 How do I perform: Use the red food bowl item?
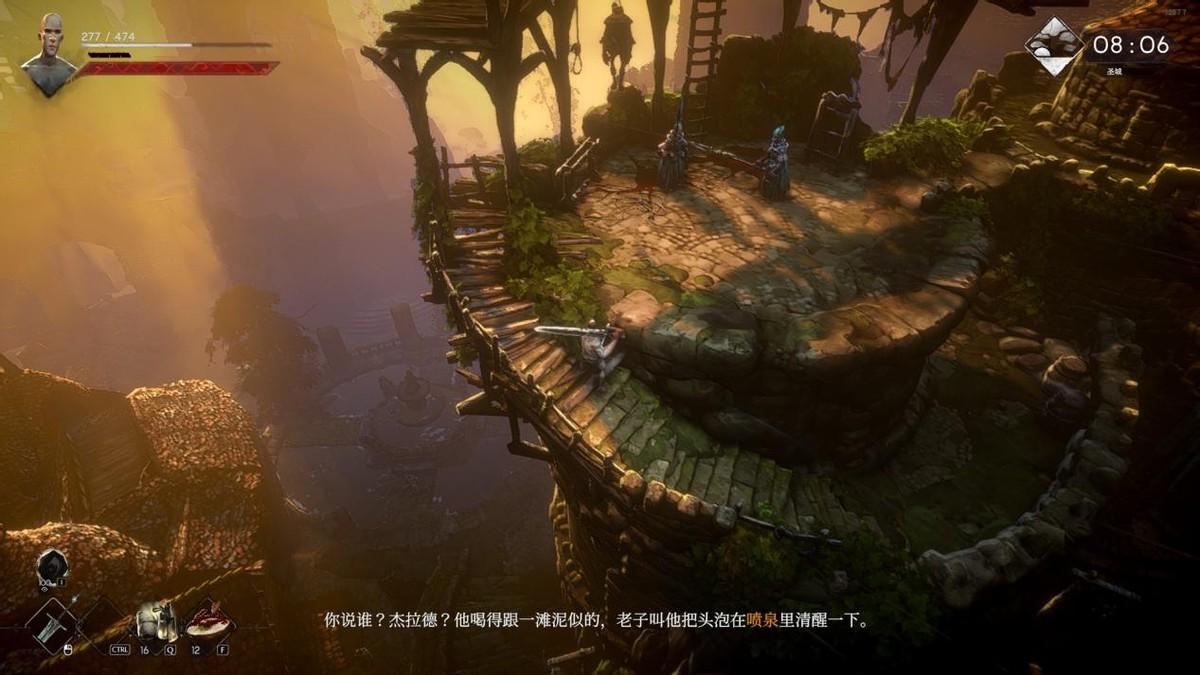point(209,621)
